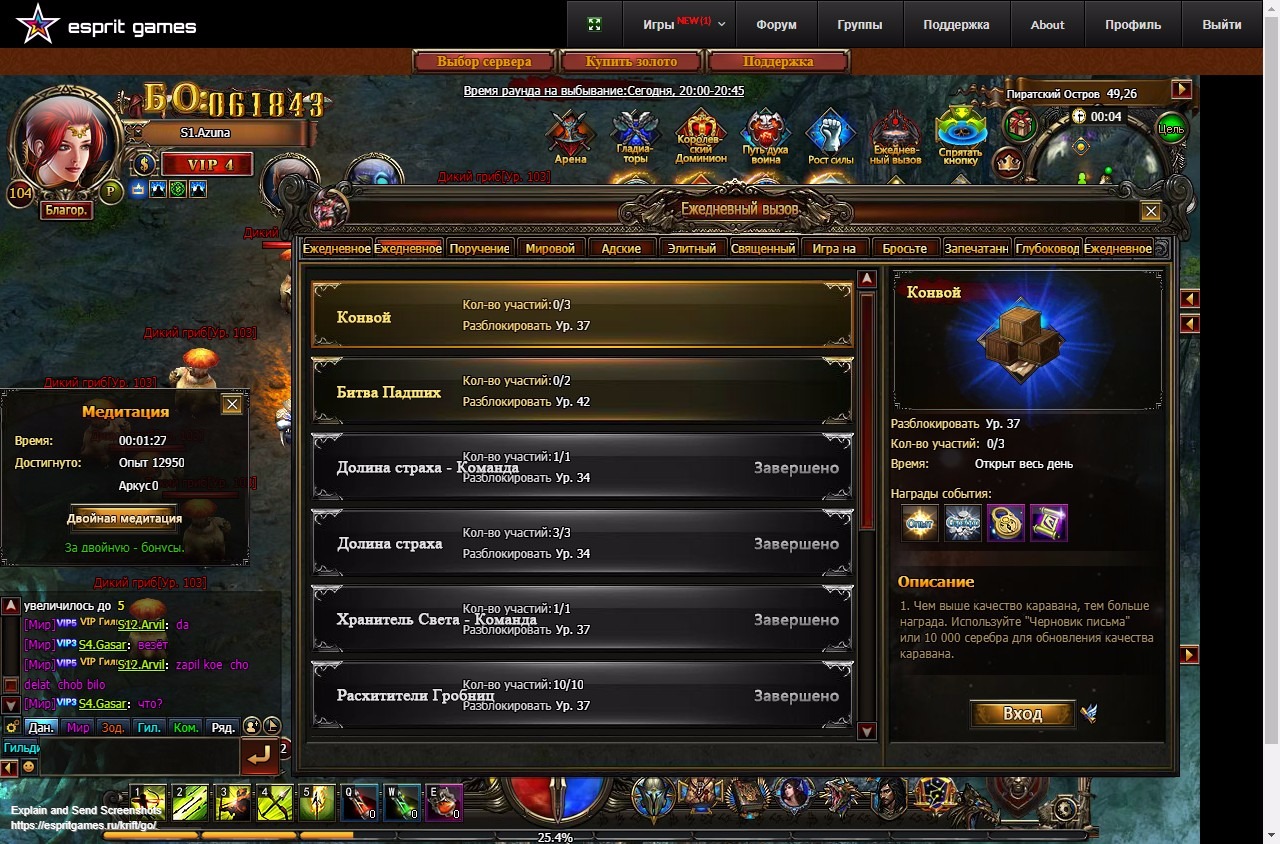Select the Битва Падших event row
1280x844 pixels.
tap(582, 392)
